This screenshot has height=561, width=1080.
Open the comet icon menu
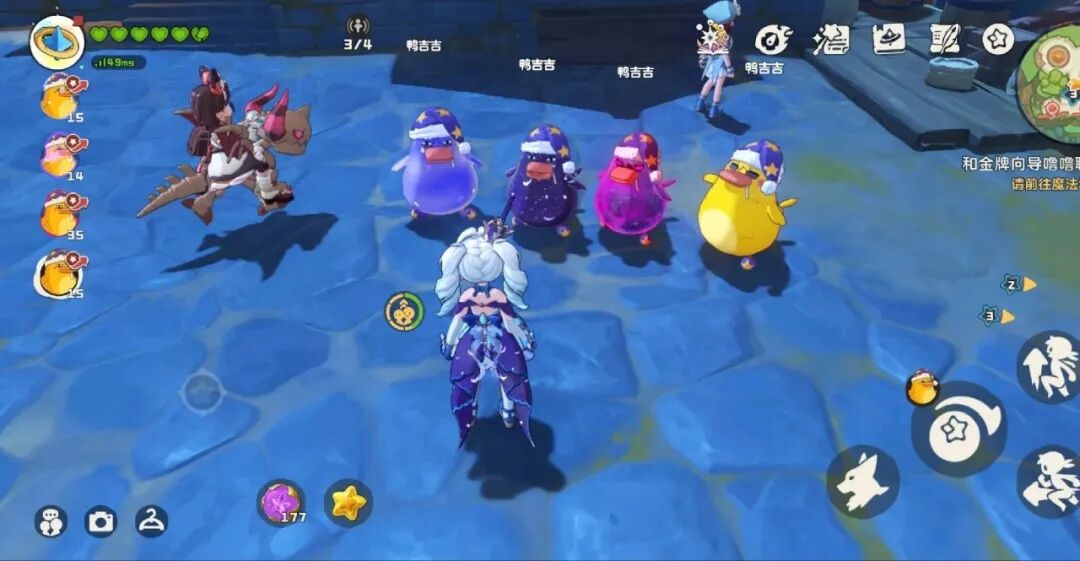click(773, 40)
